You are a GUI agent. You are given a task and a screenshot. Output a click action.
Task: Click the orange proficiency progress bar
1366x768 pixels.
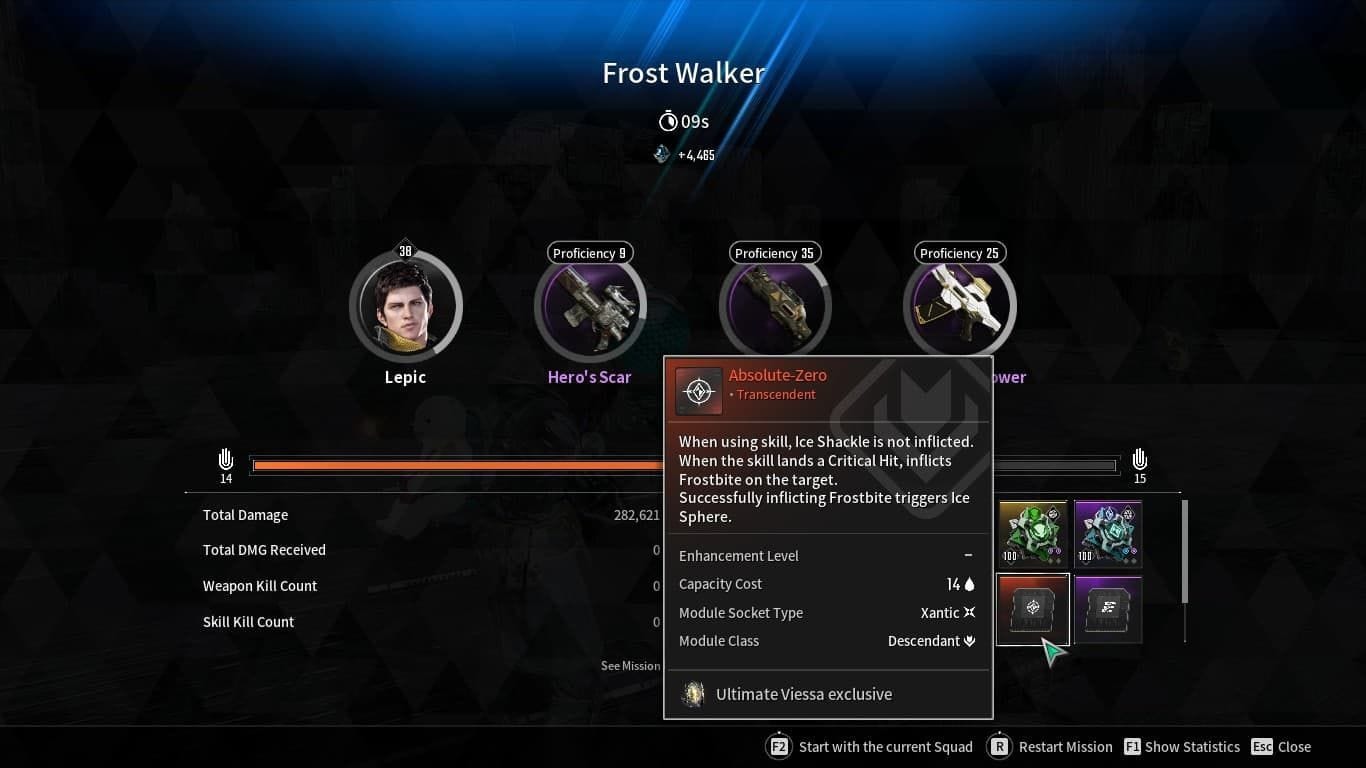click(450, 464)
